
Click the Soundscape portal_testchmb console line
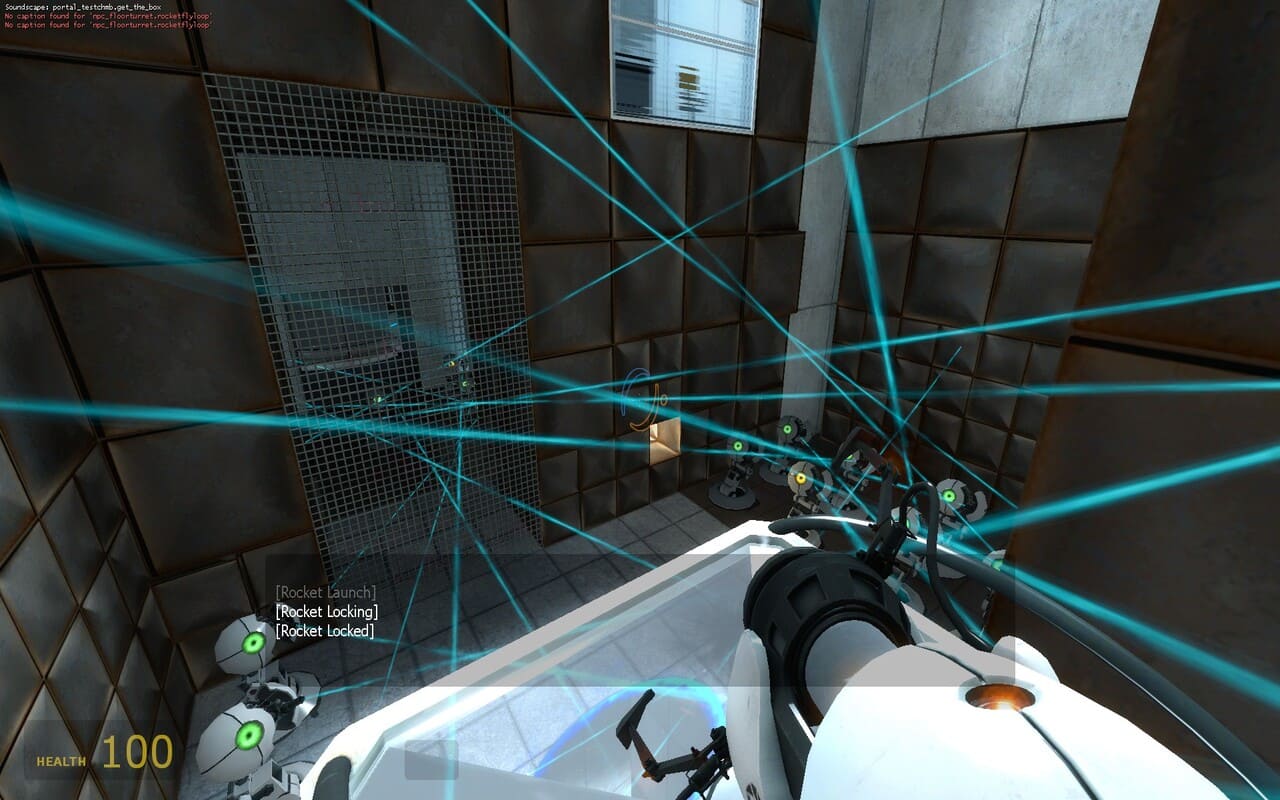80,5
